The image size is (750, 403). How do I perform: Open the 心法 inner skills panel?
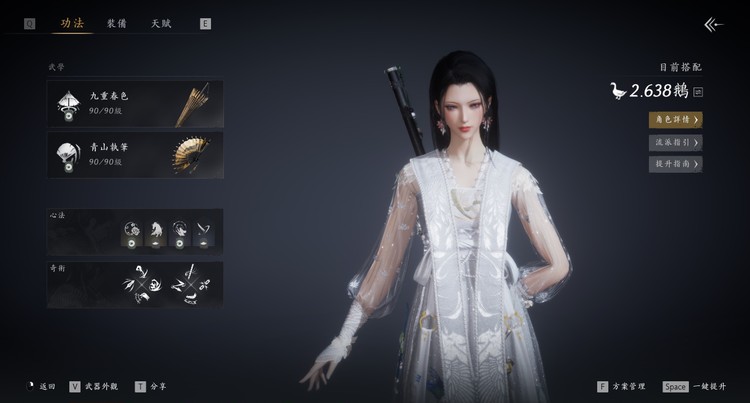tap(135, 232)
